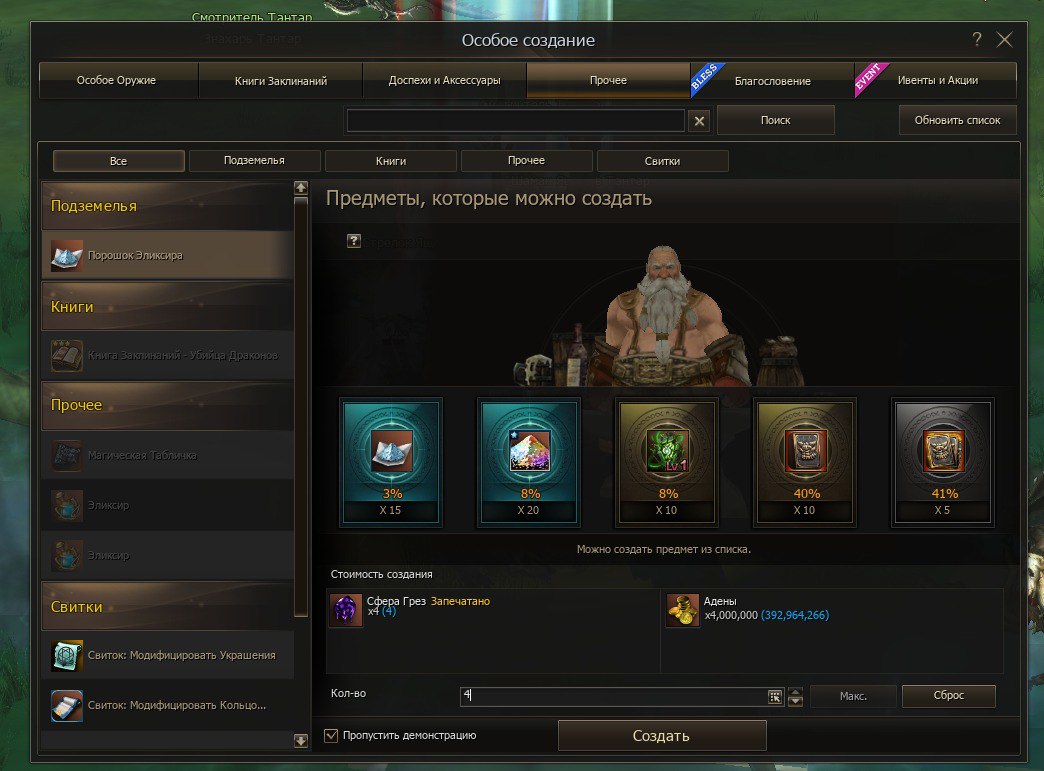The image size is (1044, 771).
Task: Select the Доспехи и Аксессуары tab
Action: (444, 80)
